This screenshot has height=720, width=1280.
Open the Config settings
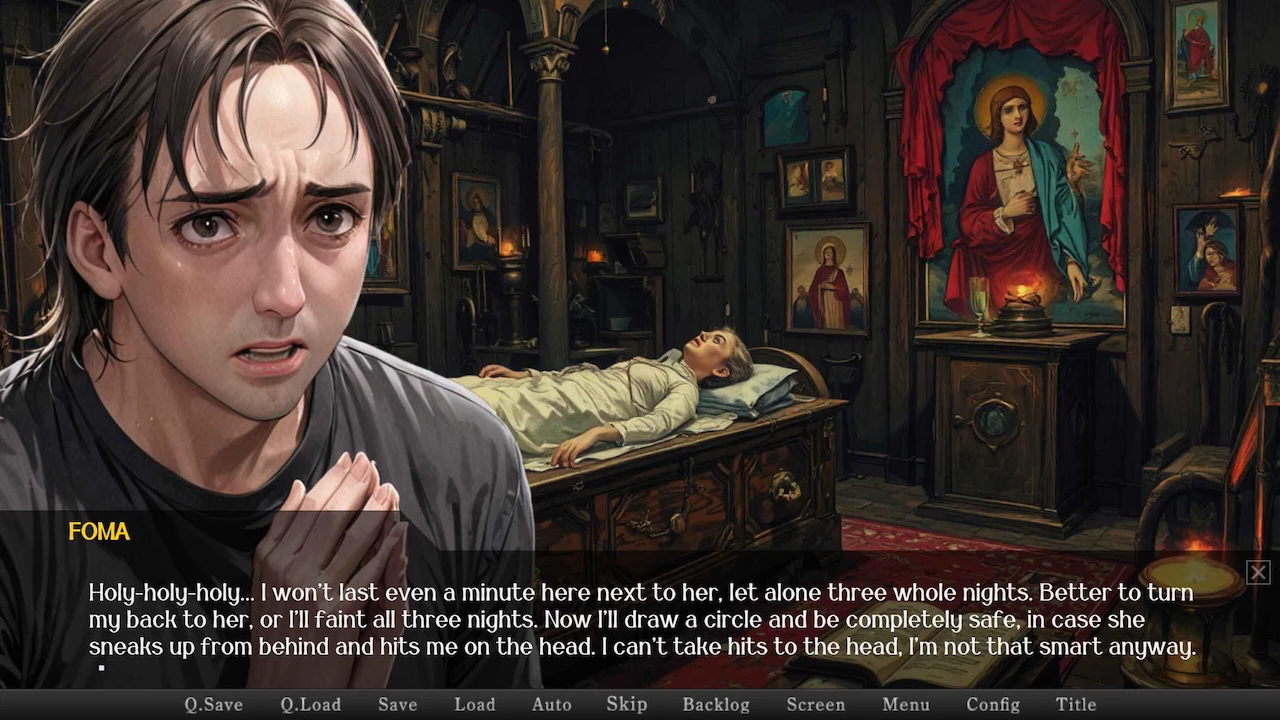pyautogui.click(x=992, y=704)
